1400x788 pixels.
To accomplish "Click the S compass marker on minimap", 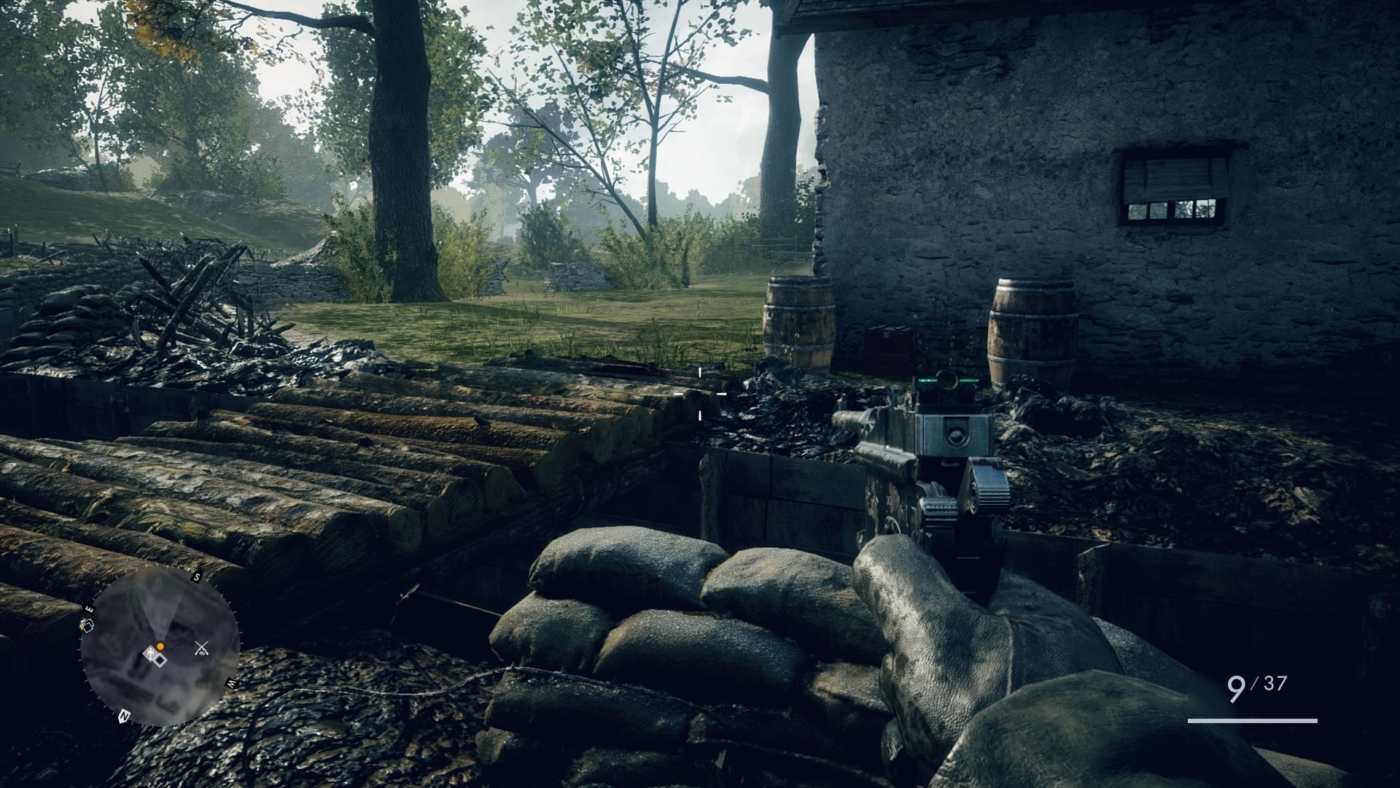I will click(197, 575).
